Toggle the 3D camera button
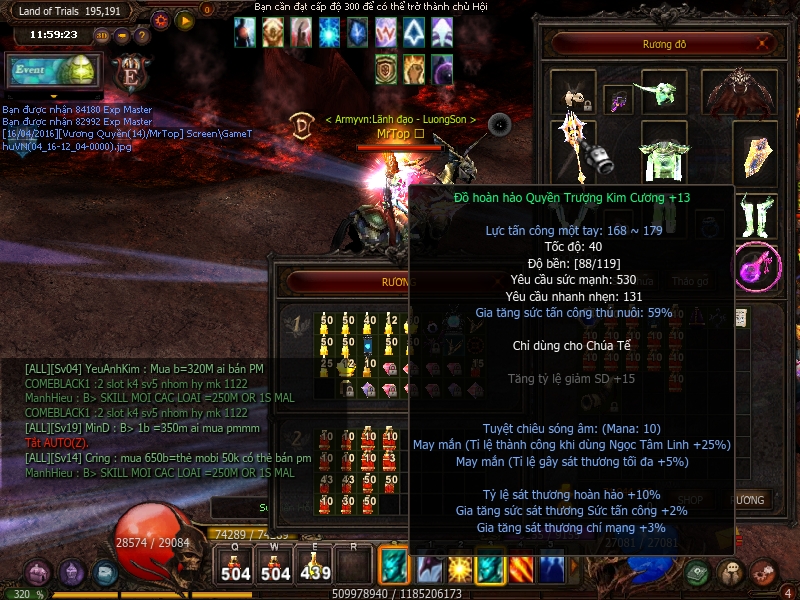 pos(102,35)
